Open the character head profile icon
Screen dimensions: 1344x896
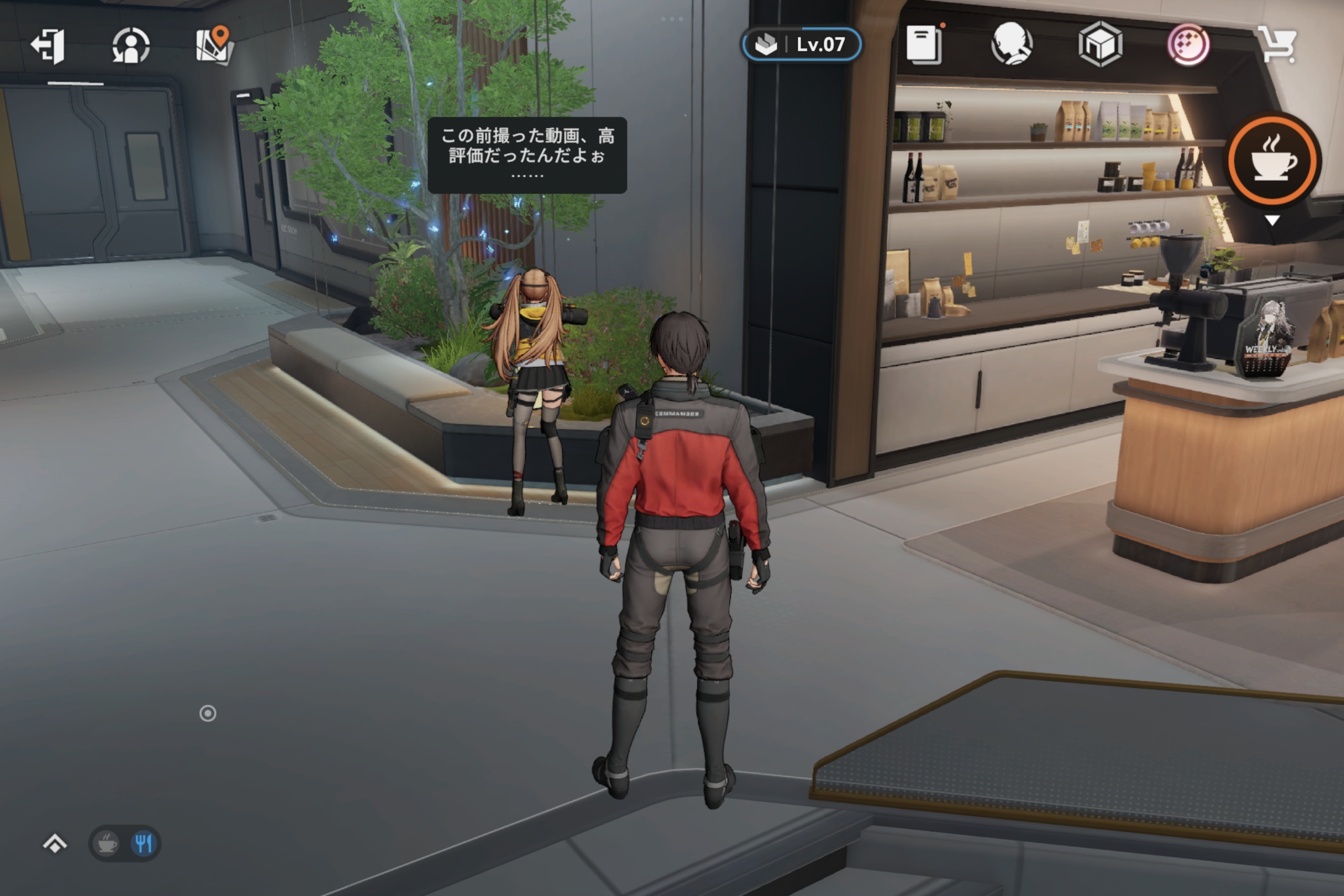1012,44
